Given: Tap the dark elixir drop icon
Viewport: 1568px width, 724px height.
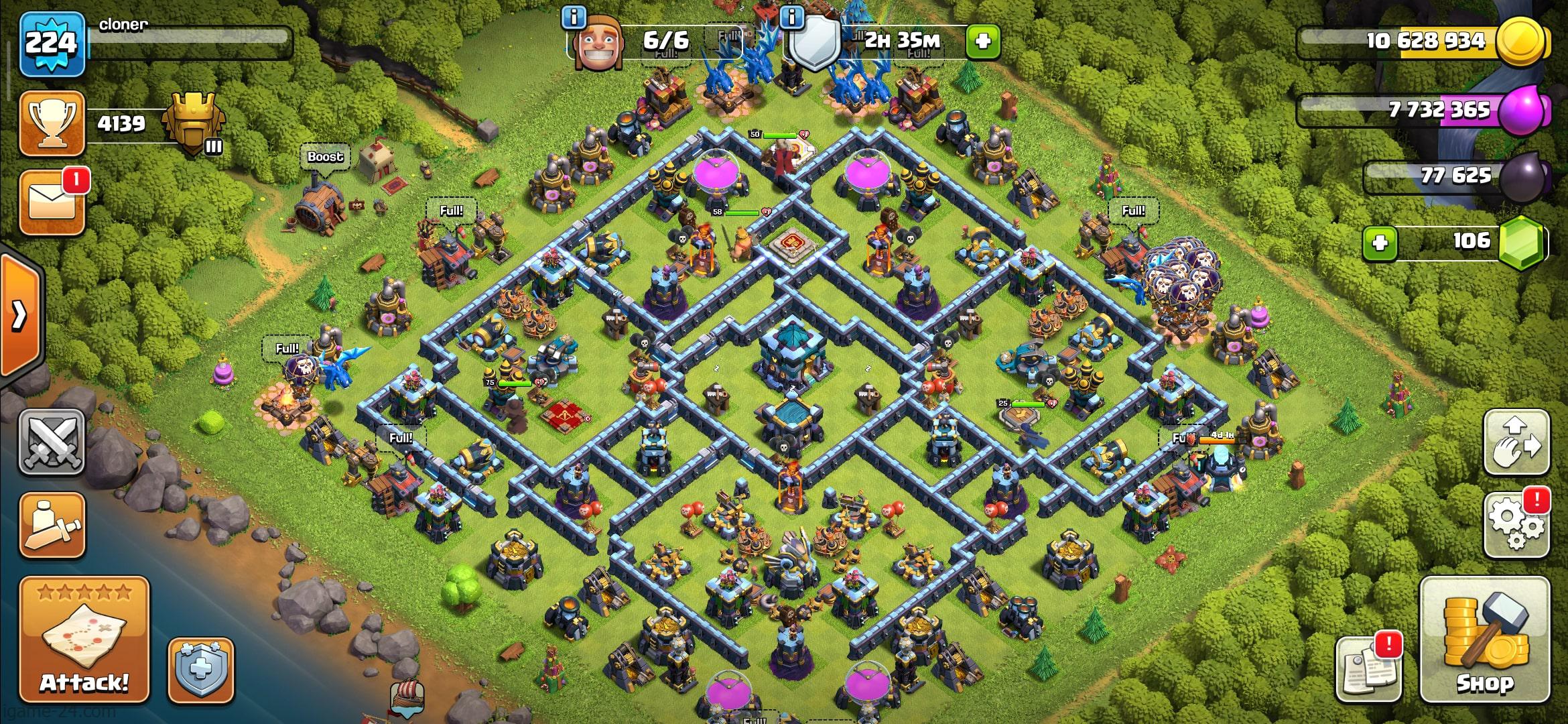Looking at the screenshot, I should pos(1522,176).
